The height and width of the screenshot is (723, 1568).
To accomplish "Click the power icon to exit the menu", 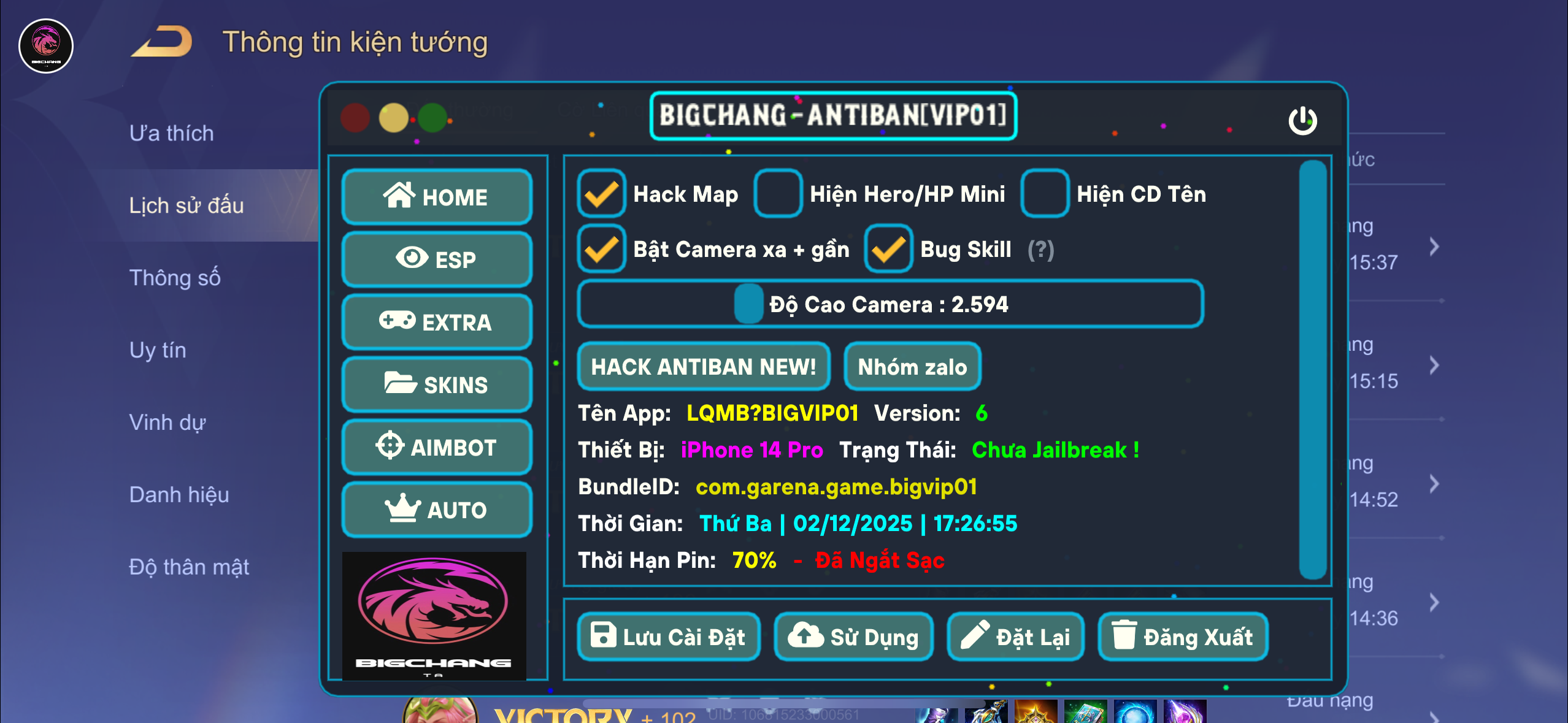I will coord(1304,121).
